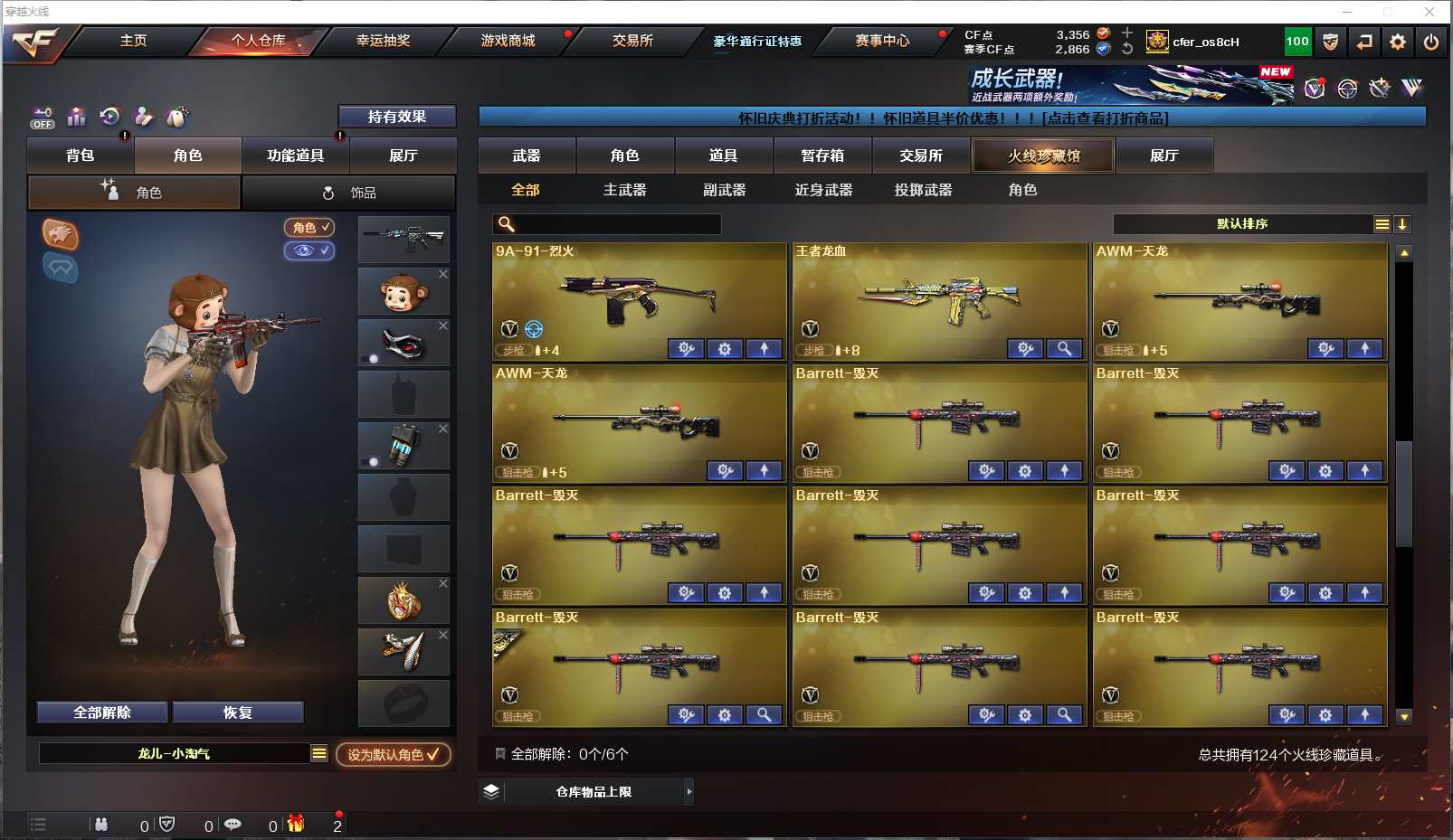This screenshot has width=1453, height=840.
Task: Go to the 幸运抽奖 lucky draw page
Action: pyautogui.click(x=383, y=41)
